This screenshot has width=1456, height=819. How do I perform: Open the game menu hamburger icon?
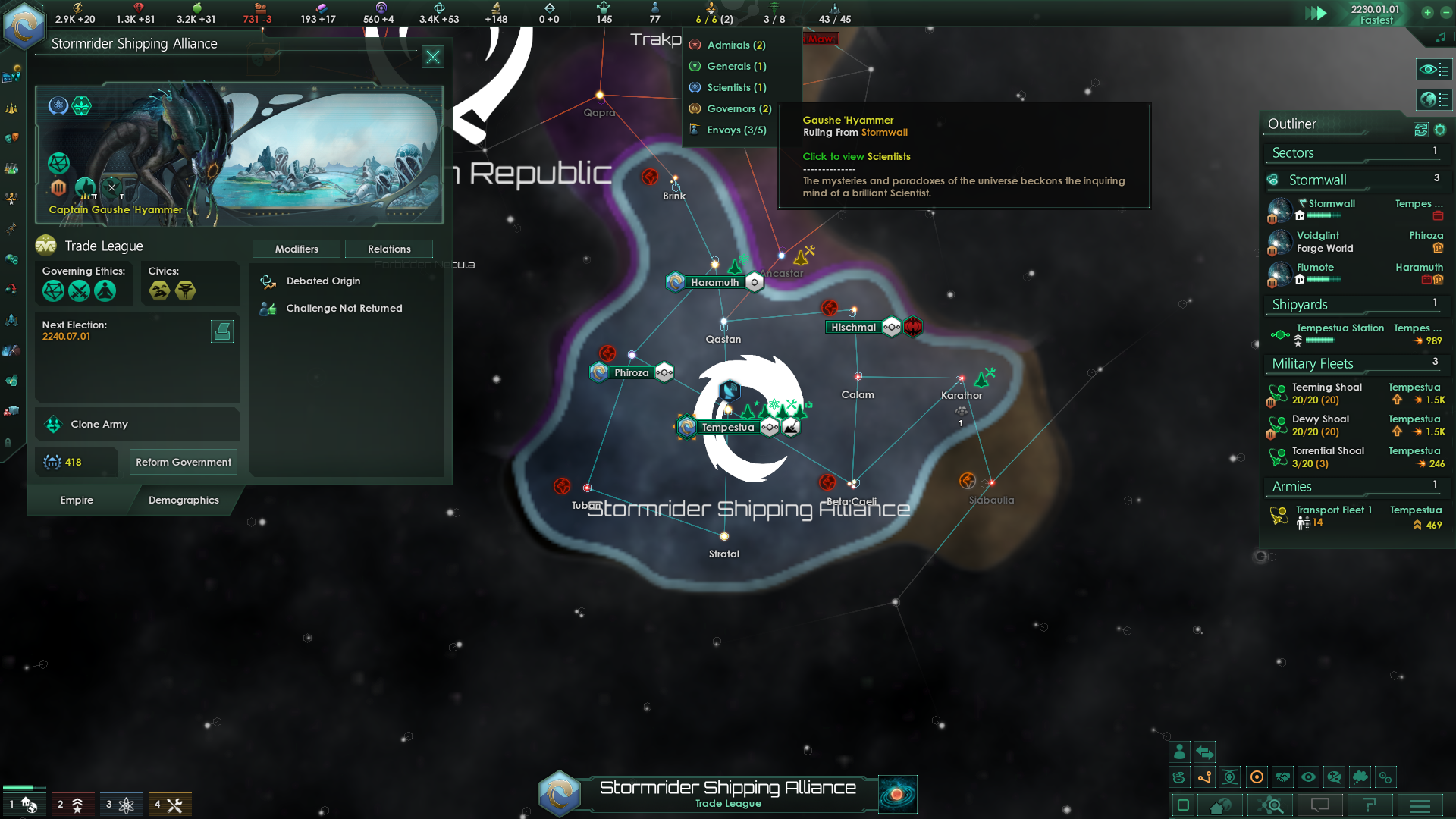click(x=1420, y=805)
